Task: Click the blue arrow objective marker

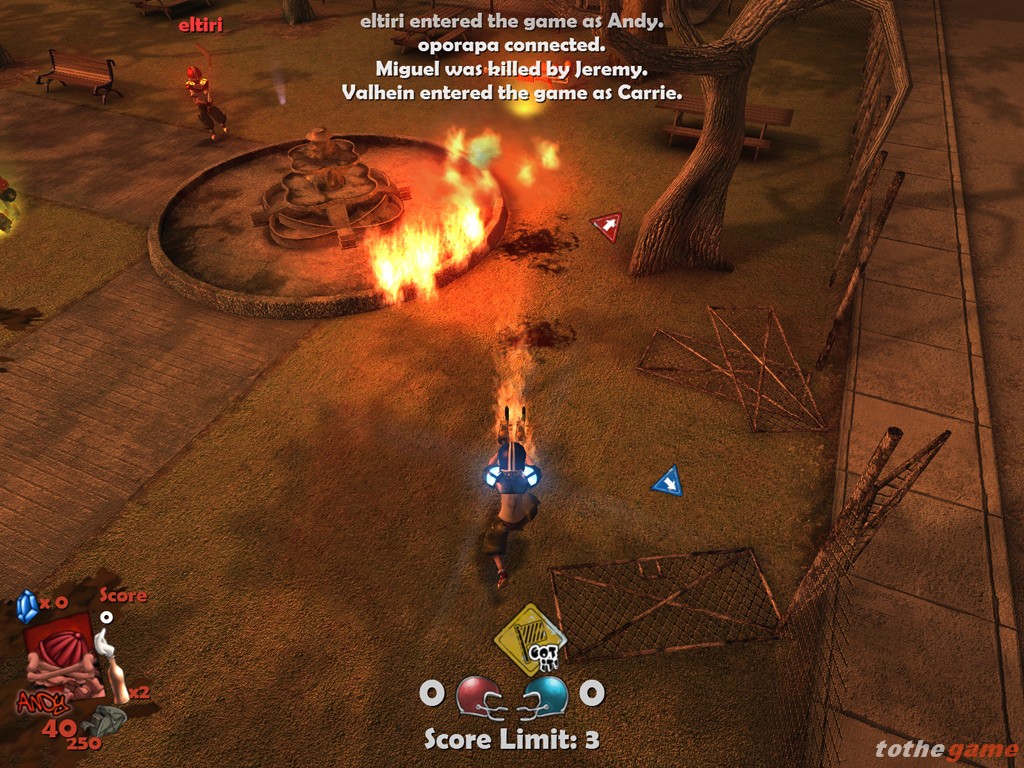Action: [x=668, y=481]
